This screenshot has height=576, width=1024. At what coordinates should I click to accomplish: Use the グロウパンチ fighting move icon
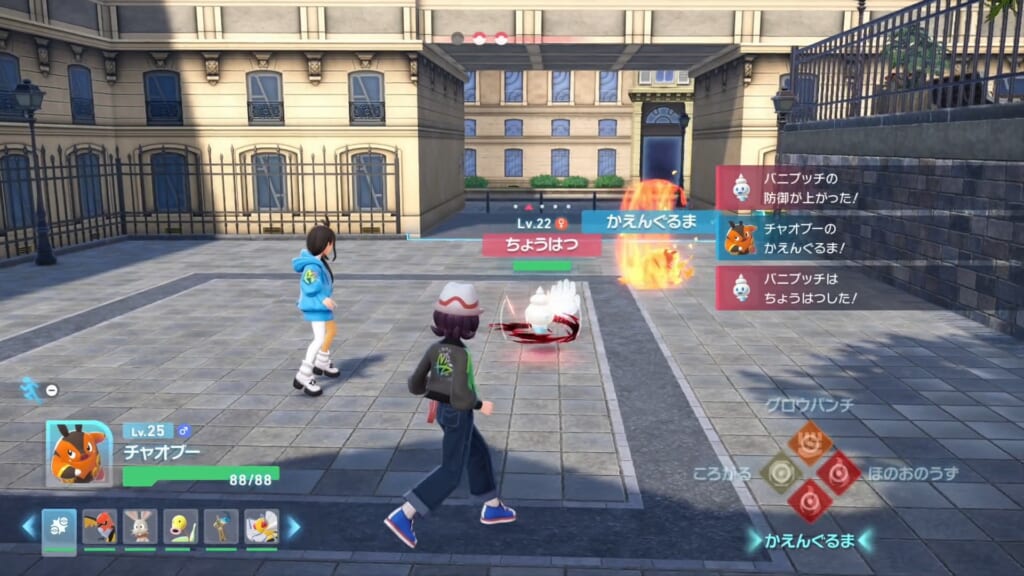[x=809, y=441]
